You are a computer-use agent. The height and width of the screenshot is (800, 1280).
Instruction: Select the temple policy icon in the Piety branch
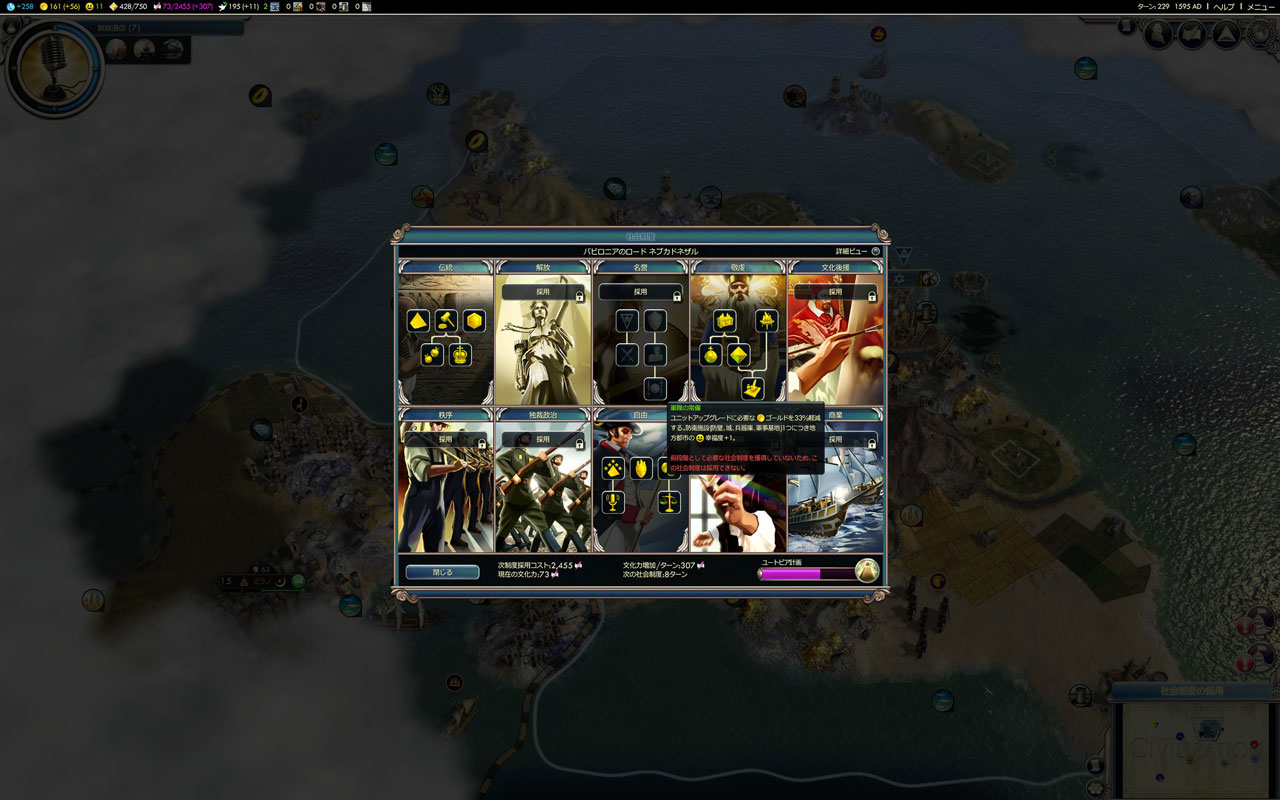point(723,322)
